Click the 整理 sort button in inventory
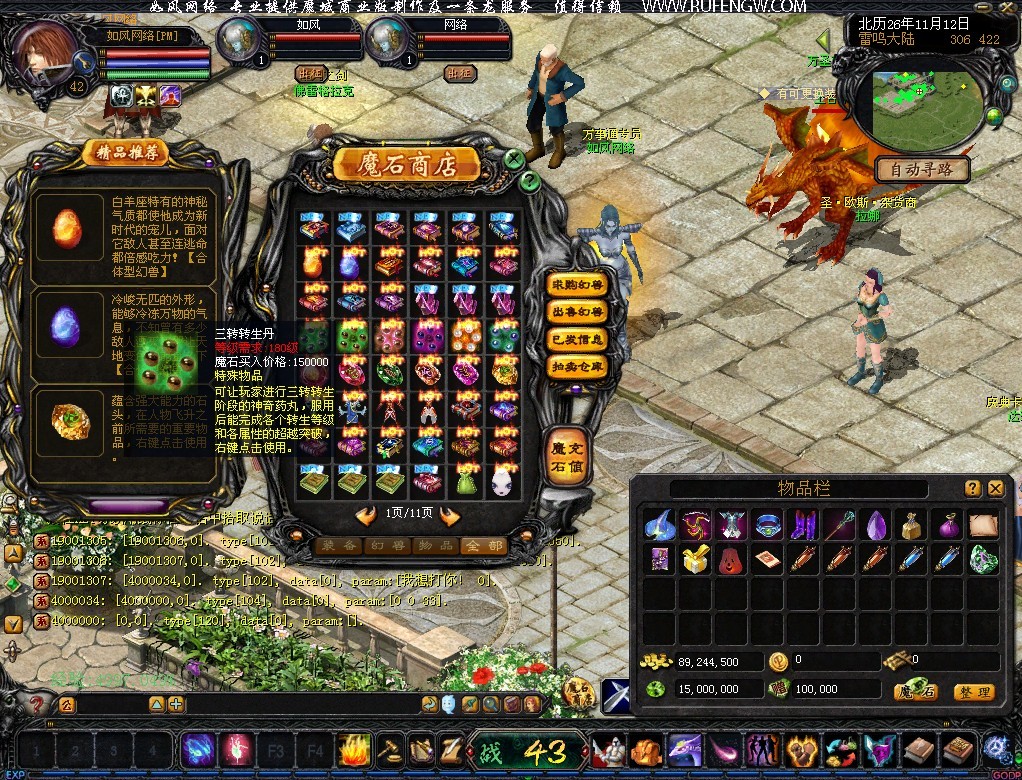This screenshot has height=780, width=1022. (972, 691)
